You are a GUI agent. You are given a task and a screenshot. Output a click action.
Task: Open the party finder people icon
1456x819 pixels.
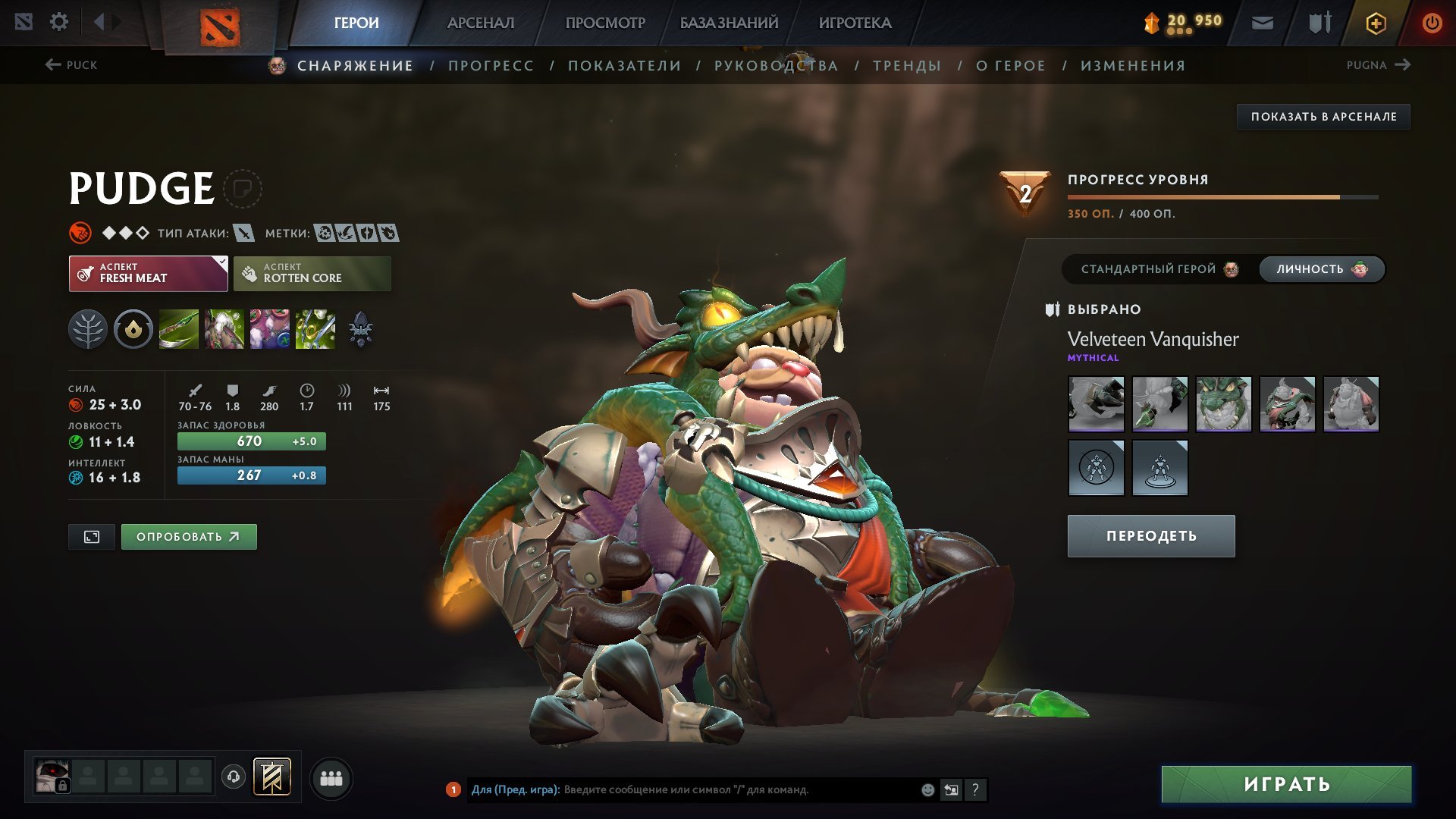[x=331, y=777]
